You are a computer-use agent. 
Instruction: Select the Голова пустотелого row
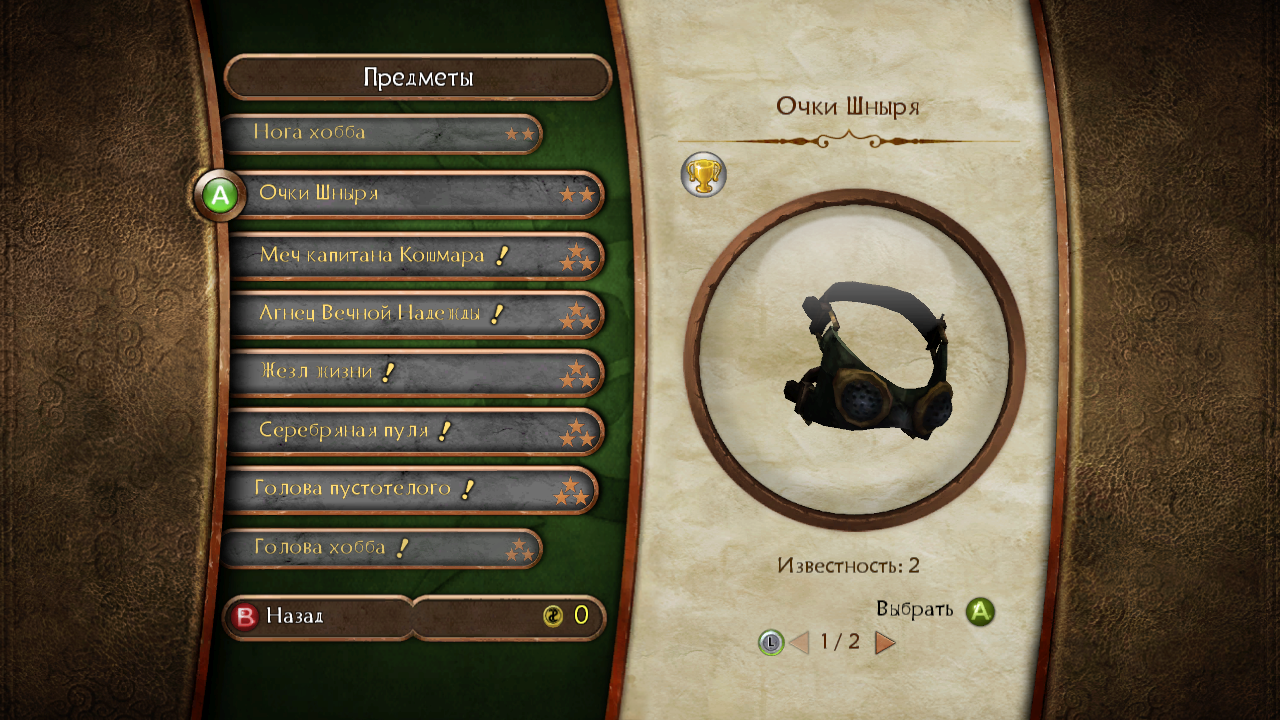click(x=411, y=490)
